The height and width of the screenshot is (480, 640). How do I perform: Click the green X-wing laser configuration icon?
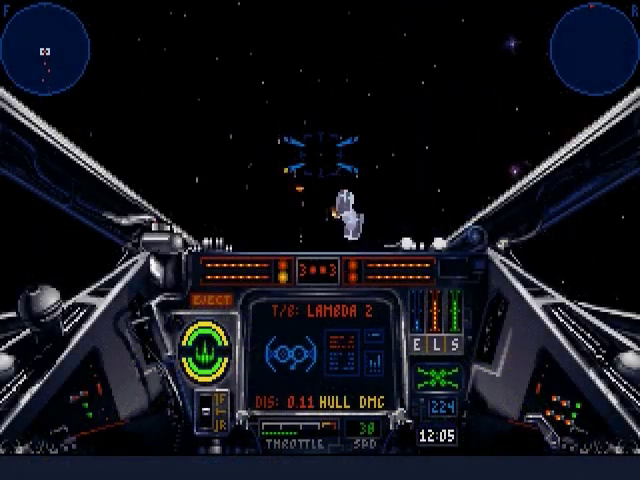438,377
